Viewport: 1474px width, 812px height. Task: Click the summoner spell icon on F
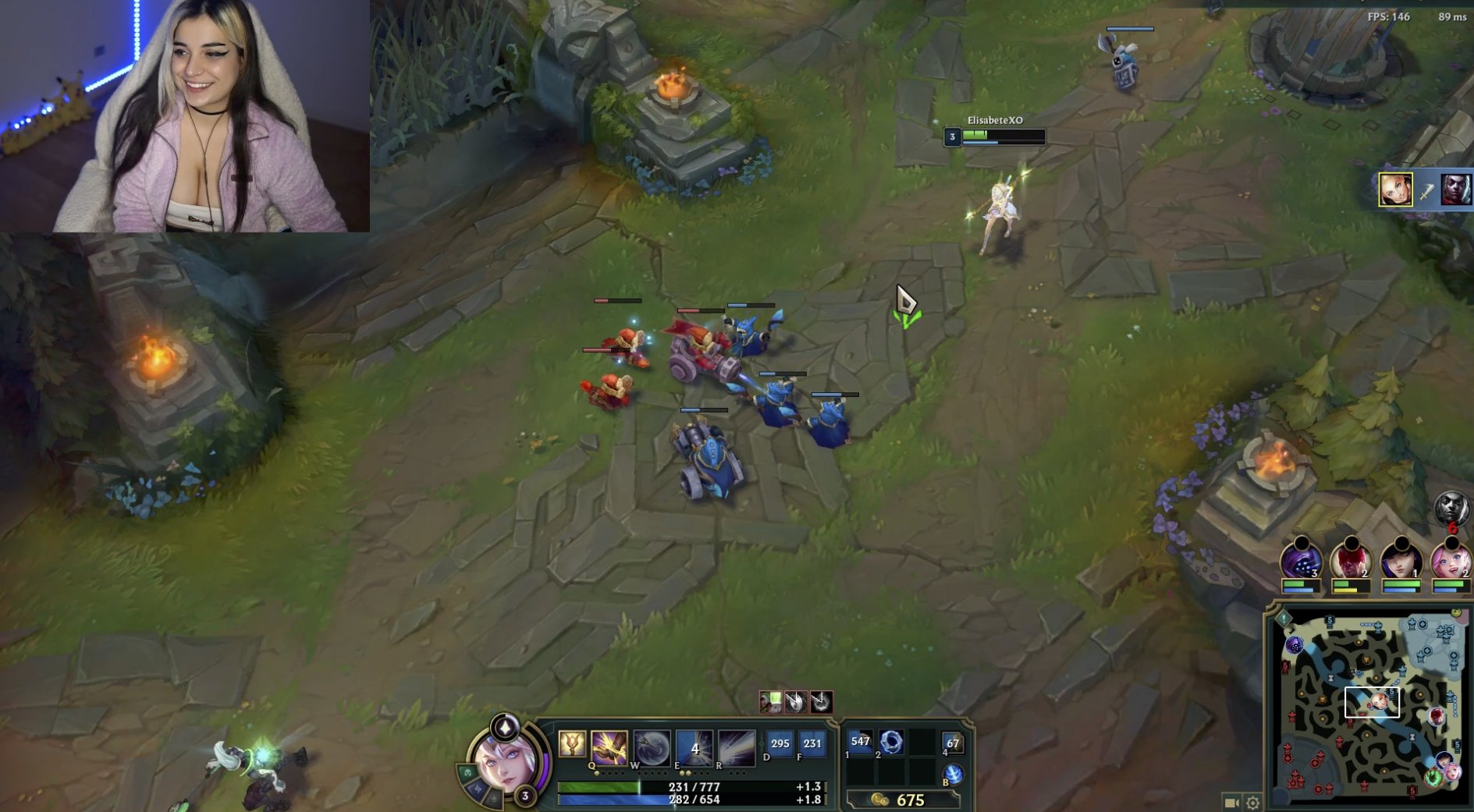tap(812, 743)
